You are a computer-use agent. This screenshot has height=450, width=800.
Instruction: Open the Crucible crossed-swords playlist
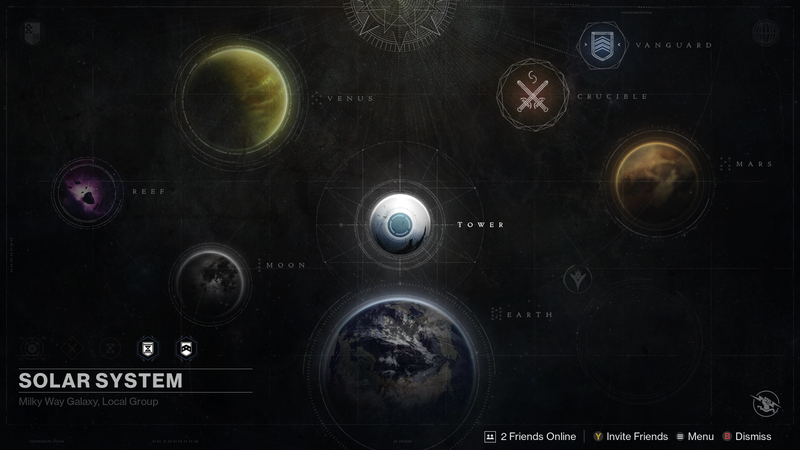[x=530, y=95]
